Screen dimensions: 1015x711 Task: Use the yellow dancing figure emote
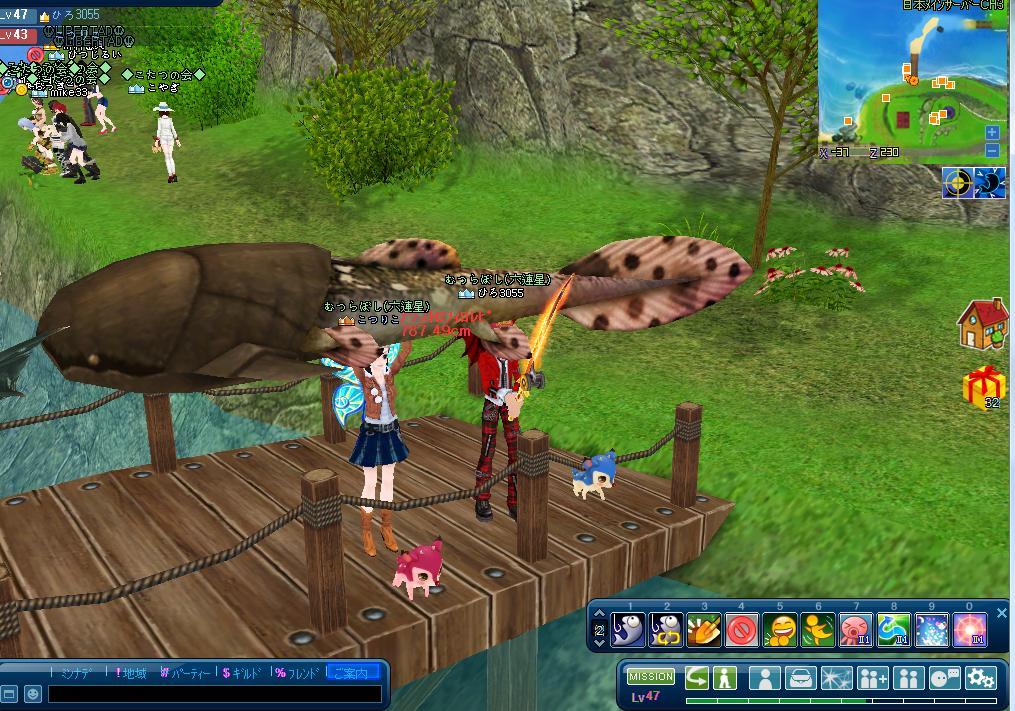pyautogui.click(x=818, y=630)
